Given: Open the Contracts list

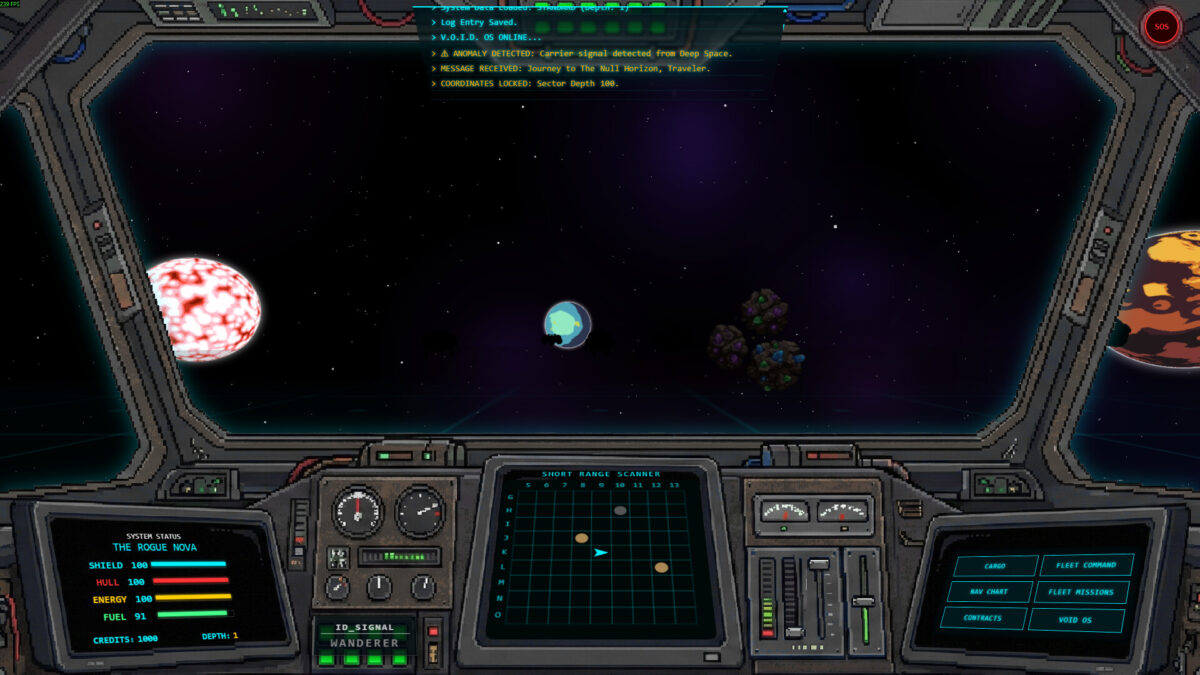Looking at the screenshot, I should [x=983, y=618].
